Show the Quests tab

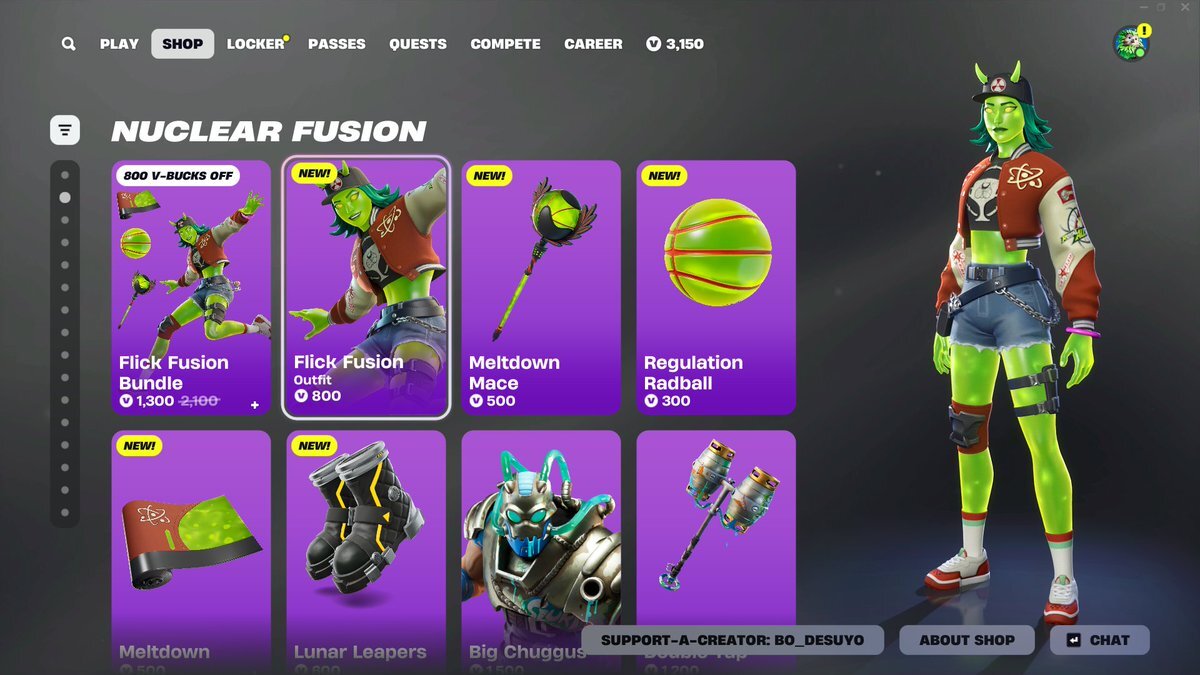click(418, 44)
